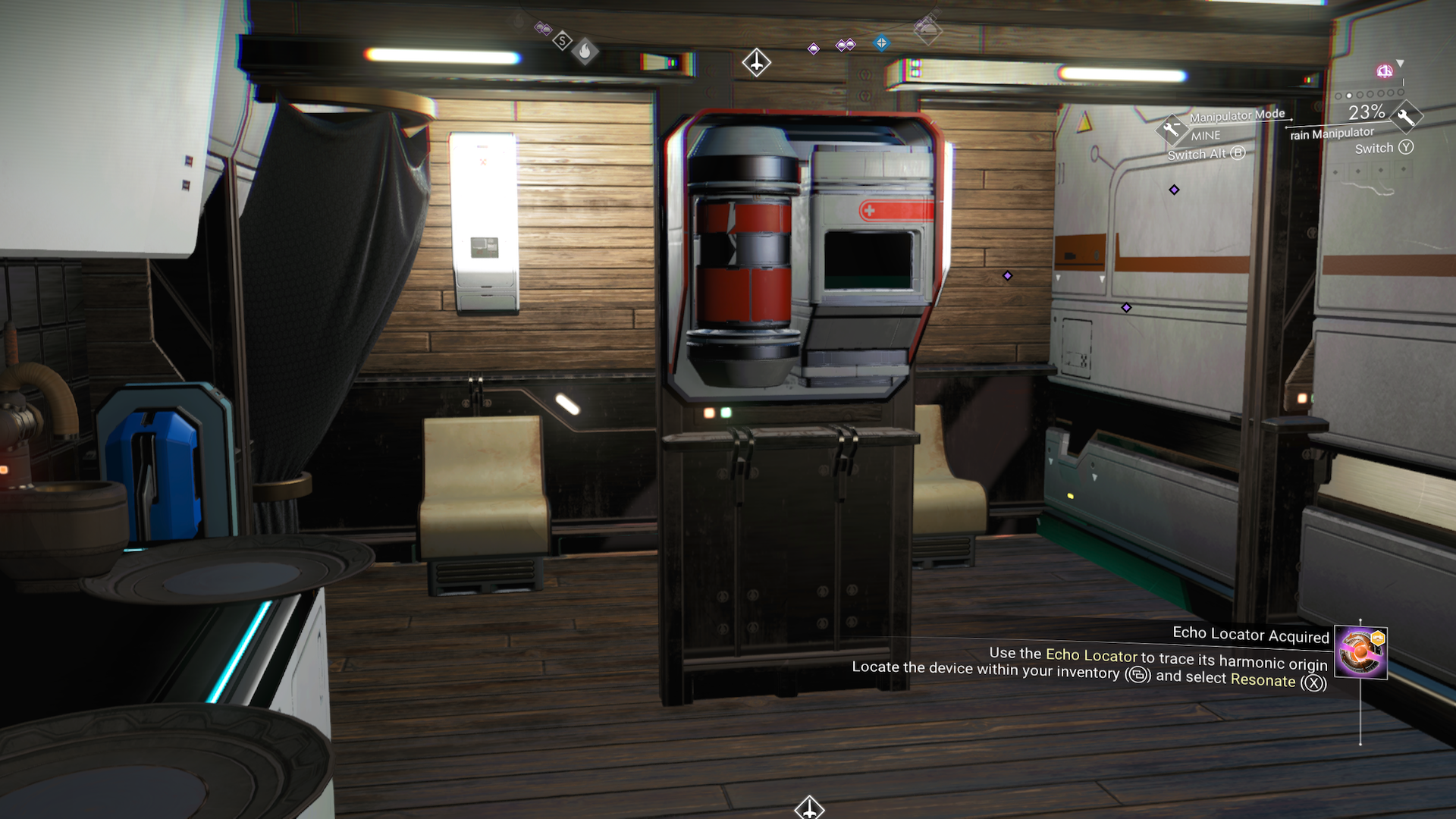Click the south 'S' compass marker
The width and height of the screenshot is (1456, 819).
[562, 41]
